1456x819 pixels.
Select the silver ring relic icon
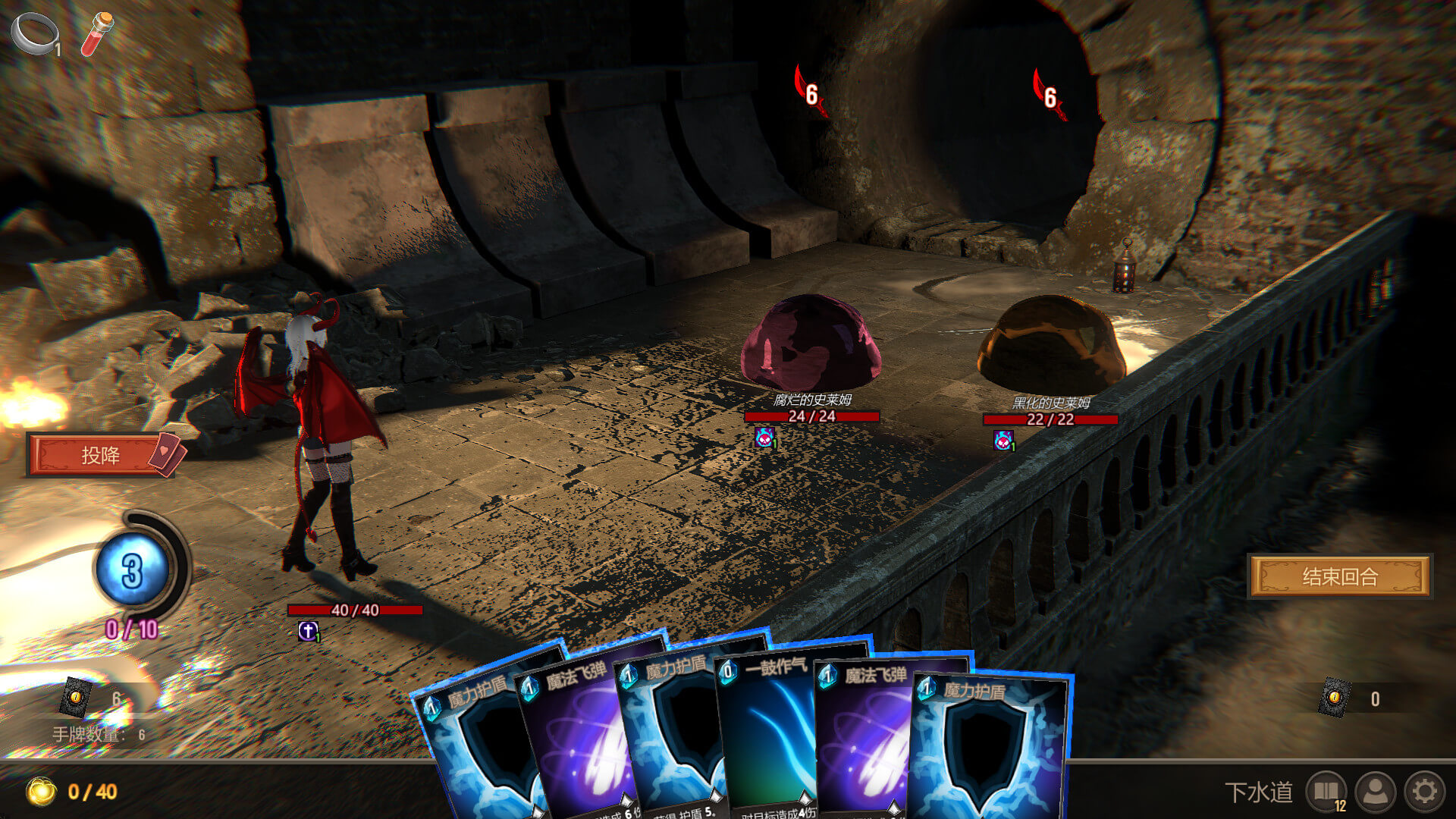[x=34, y=33]
